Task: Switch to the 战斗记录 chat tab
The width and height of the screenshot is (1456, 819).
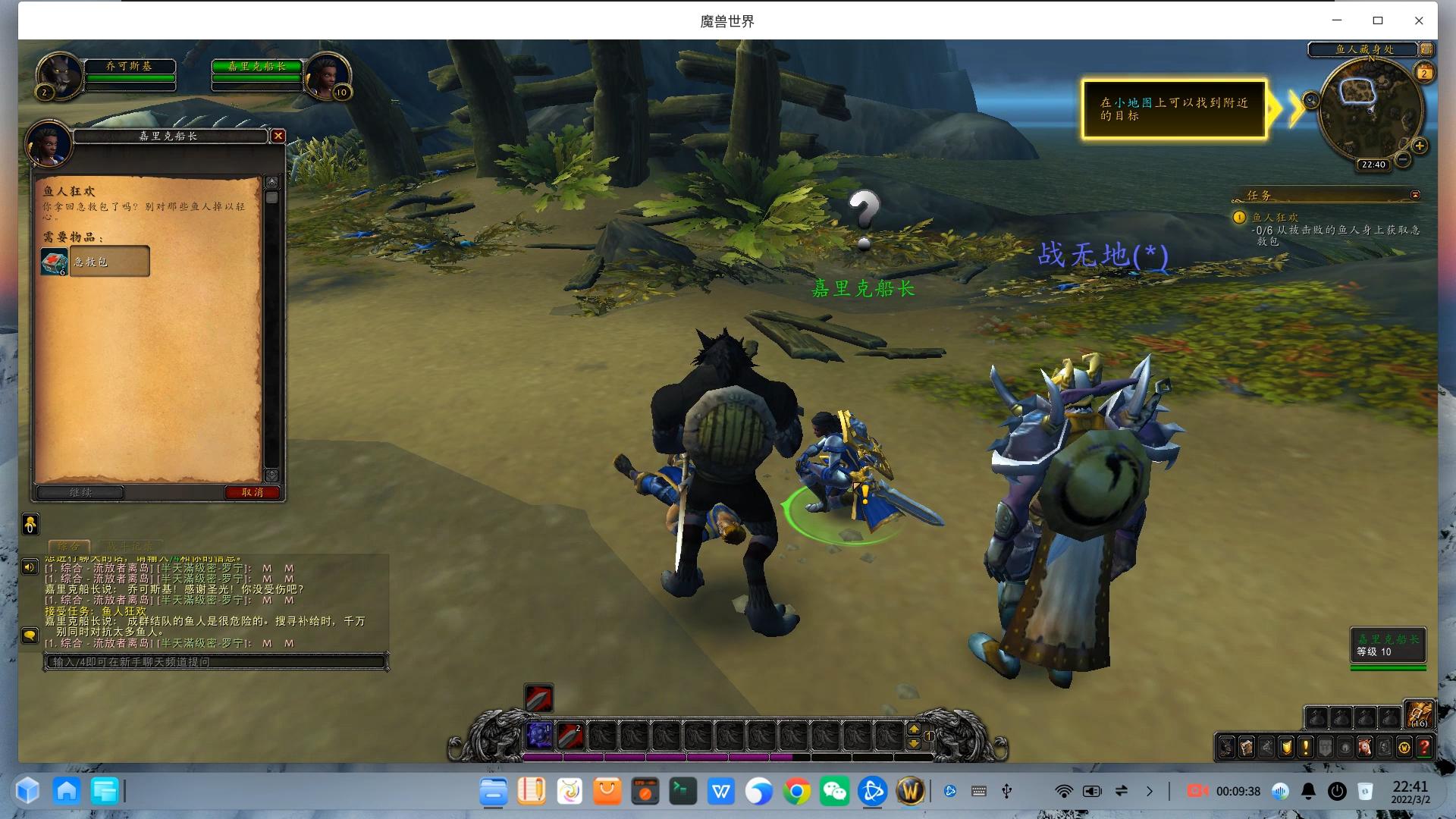Action: [x=130, y=546]
